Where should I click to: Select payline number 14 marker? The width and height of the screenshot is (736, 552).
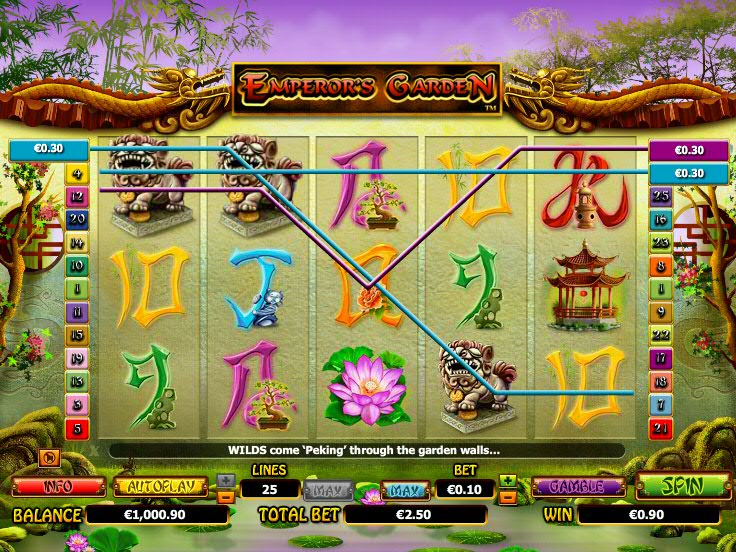pos(77,243)
